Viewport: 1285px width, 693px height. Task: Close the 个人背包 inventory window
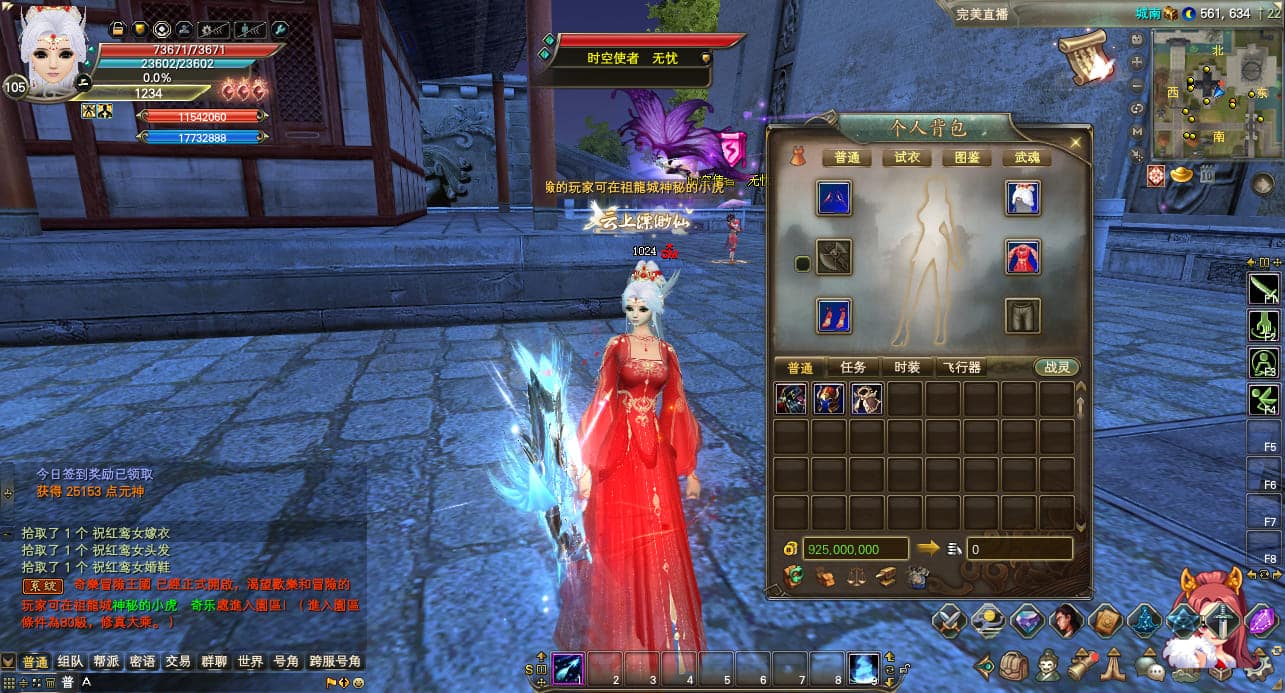point(1076,143)
